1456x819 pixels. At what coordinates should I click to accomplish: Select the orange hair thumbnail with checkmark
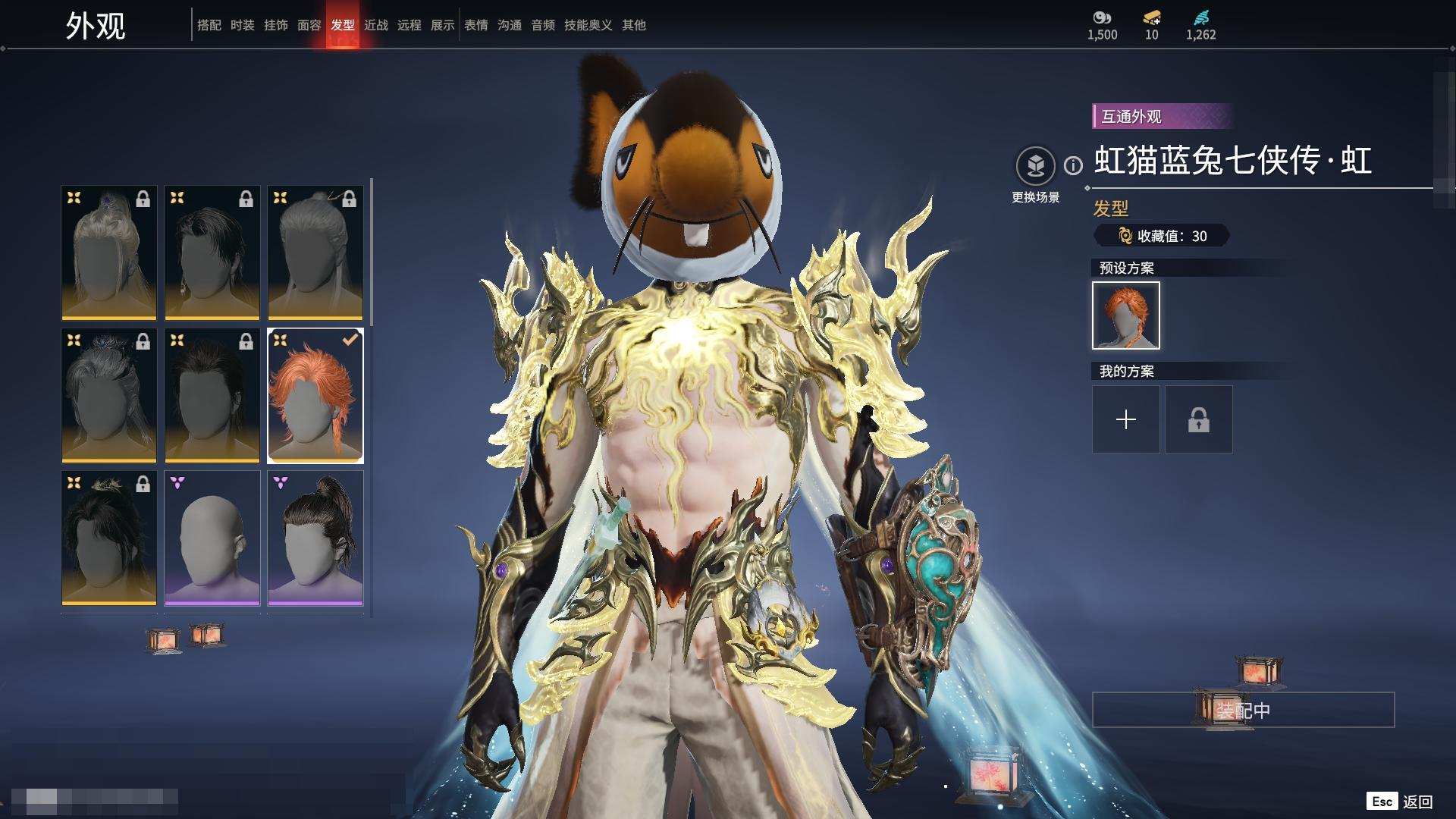click(315, 395)
